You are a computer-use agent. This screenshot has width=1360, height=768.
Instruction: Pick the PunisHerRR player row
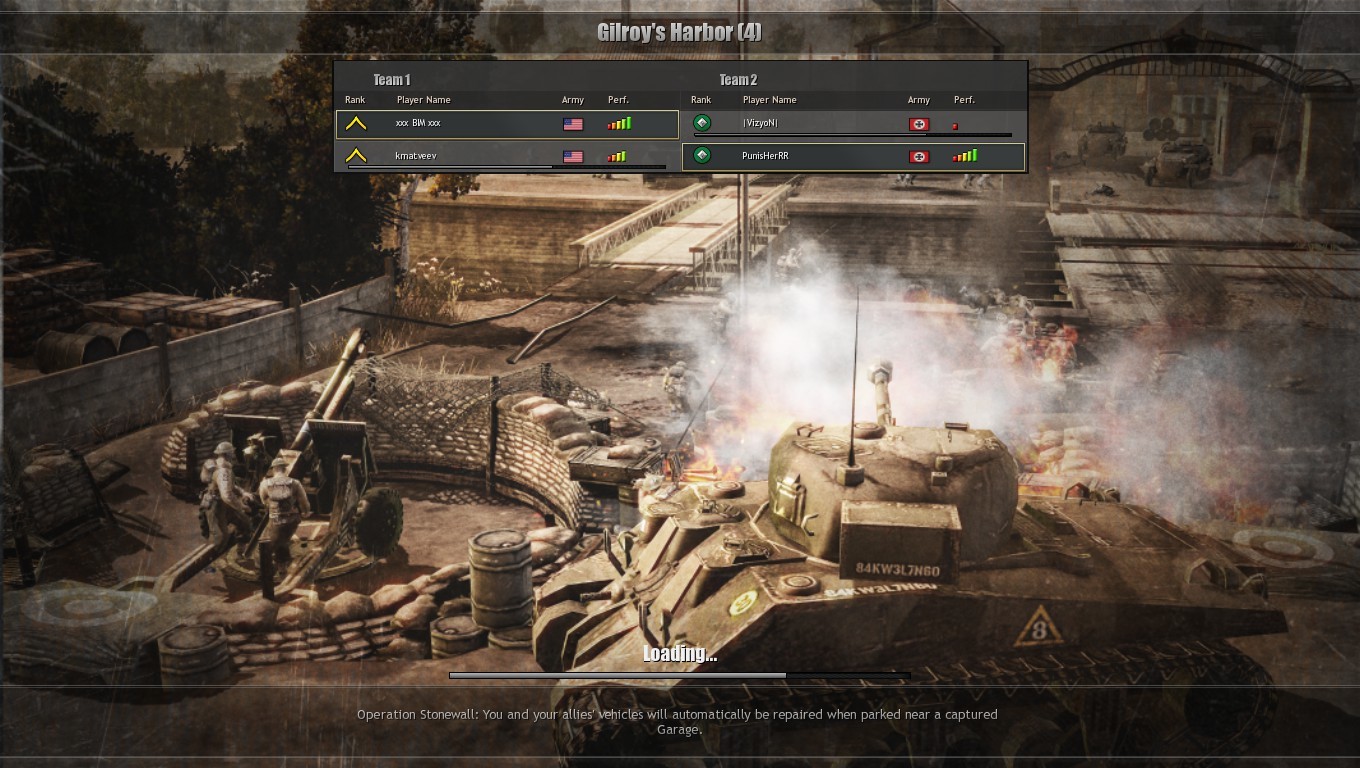click(853, 156)
